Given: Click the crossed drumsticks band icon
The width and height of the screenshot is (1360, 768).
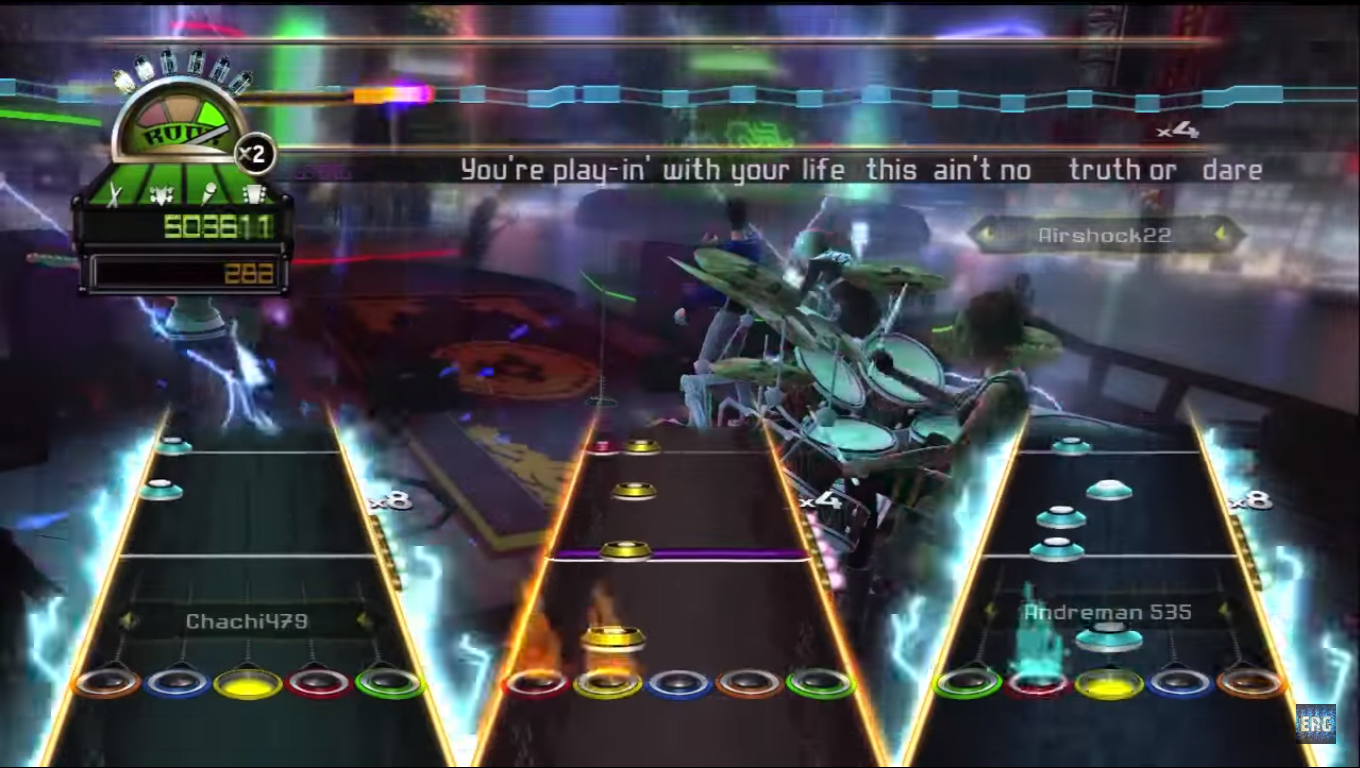Looking at the screenshot, I should [x=115, y=195].
